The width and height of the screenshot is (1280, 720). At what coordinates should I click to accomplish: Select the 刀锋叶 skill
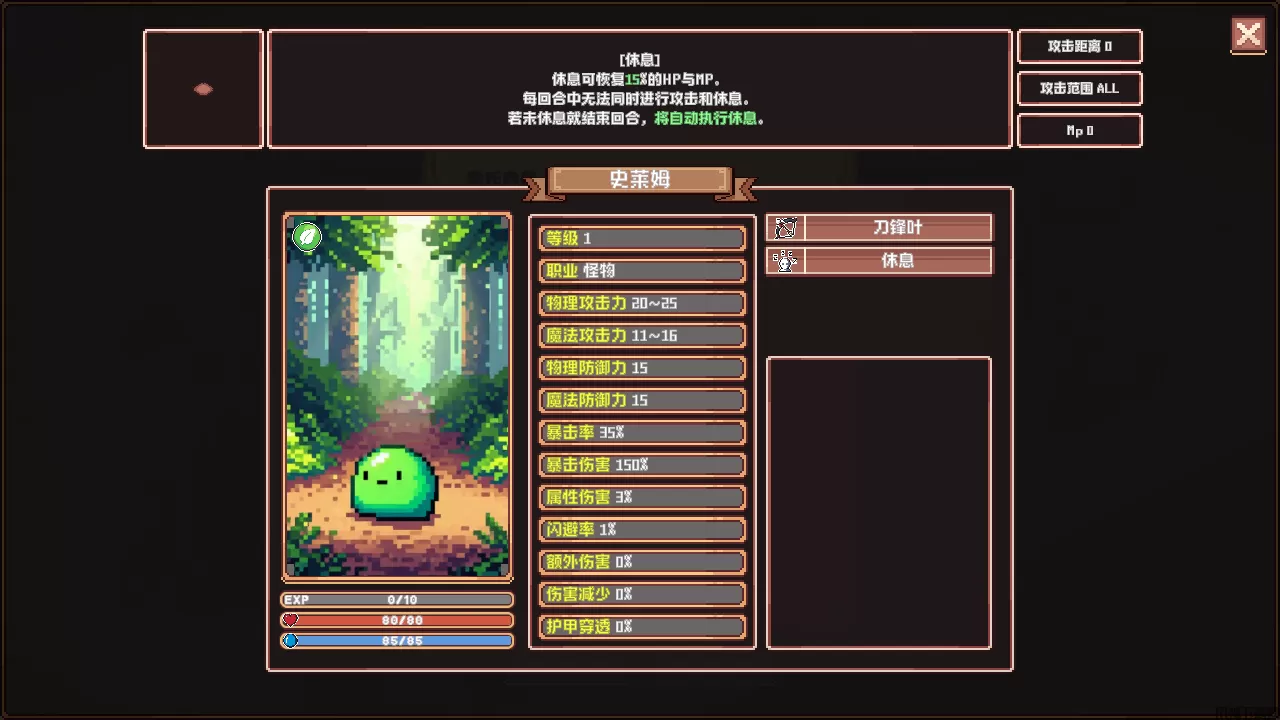pos(897,228)
